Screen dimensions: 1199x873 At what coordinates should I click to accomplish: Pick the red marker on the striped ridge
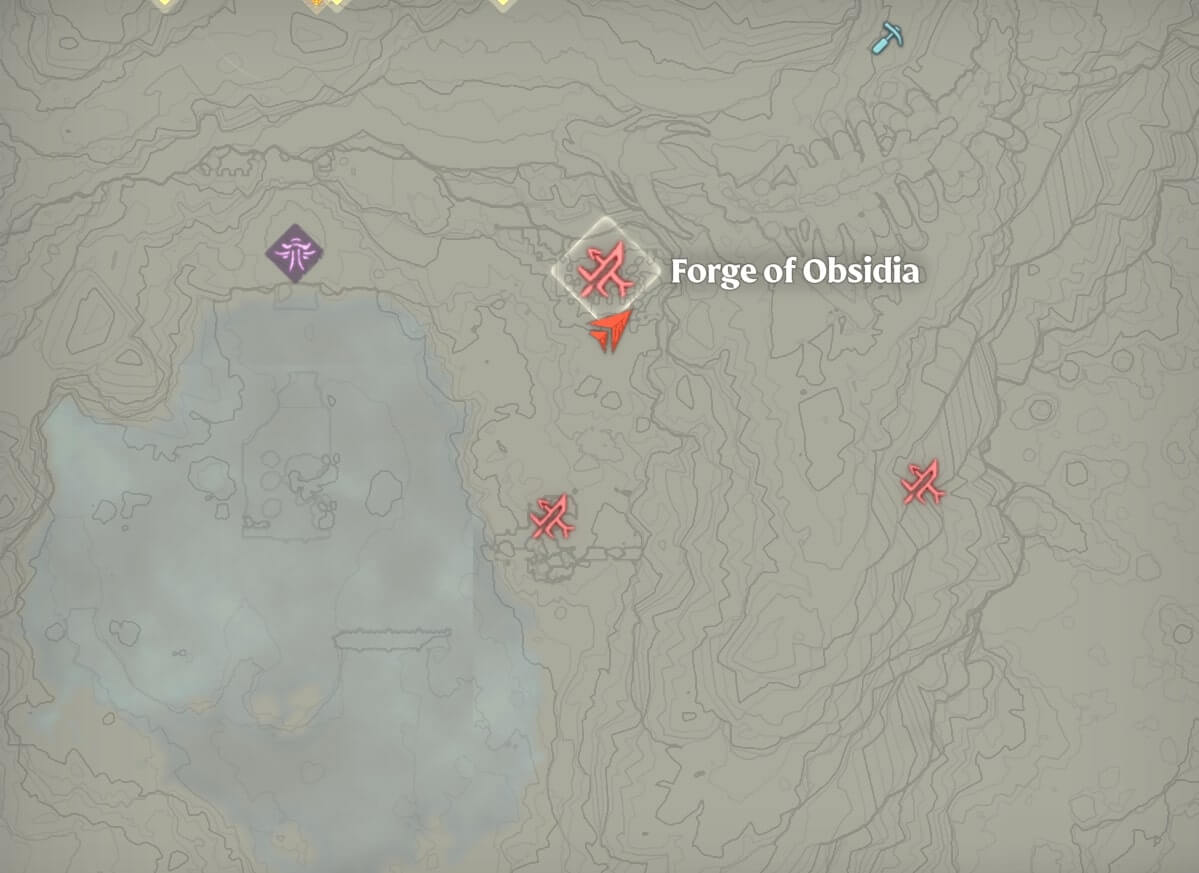tap(923, 483)
